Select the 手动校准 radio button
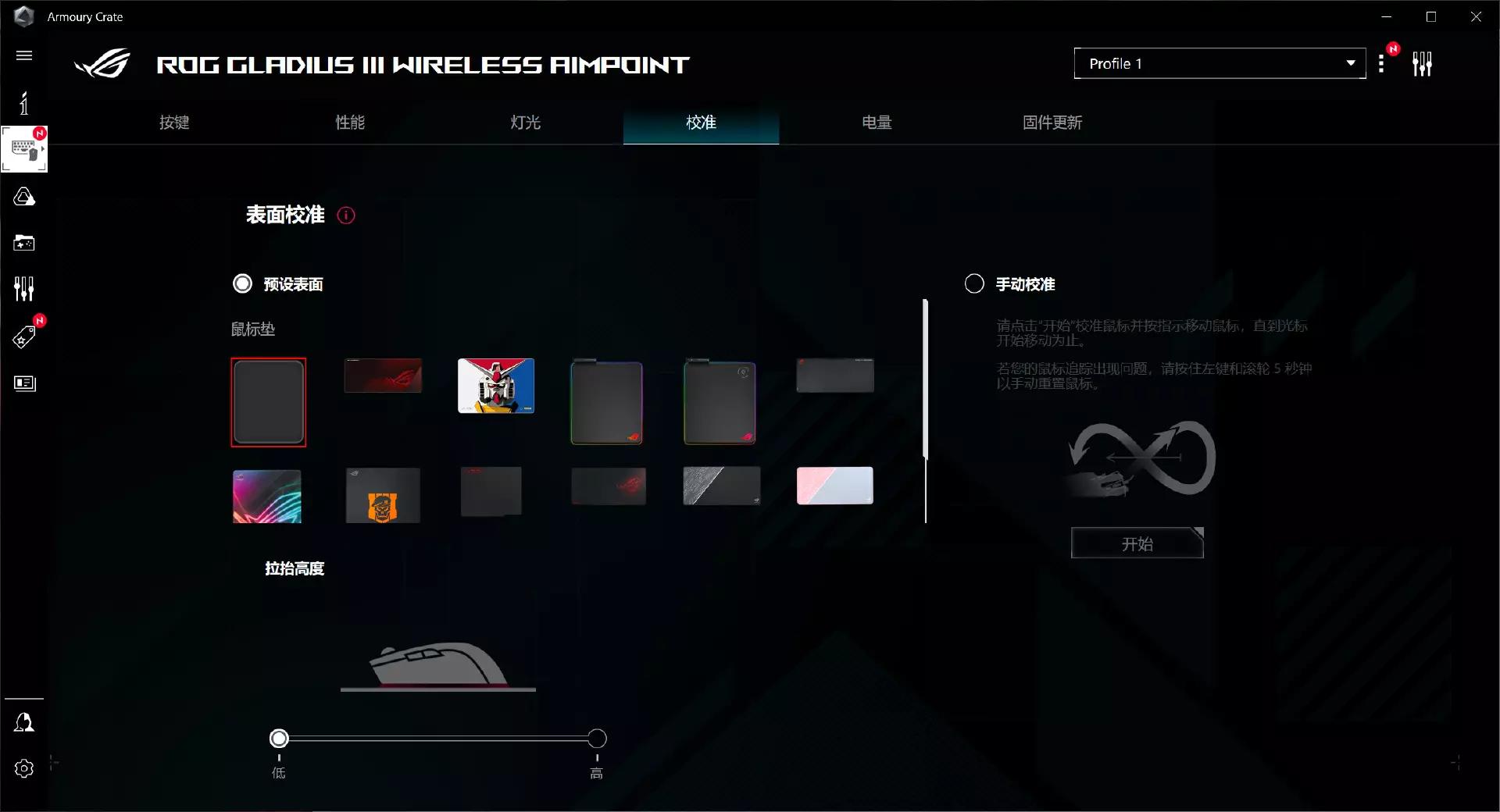This screenshot has width=1500, height=812. (974, 283)
